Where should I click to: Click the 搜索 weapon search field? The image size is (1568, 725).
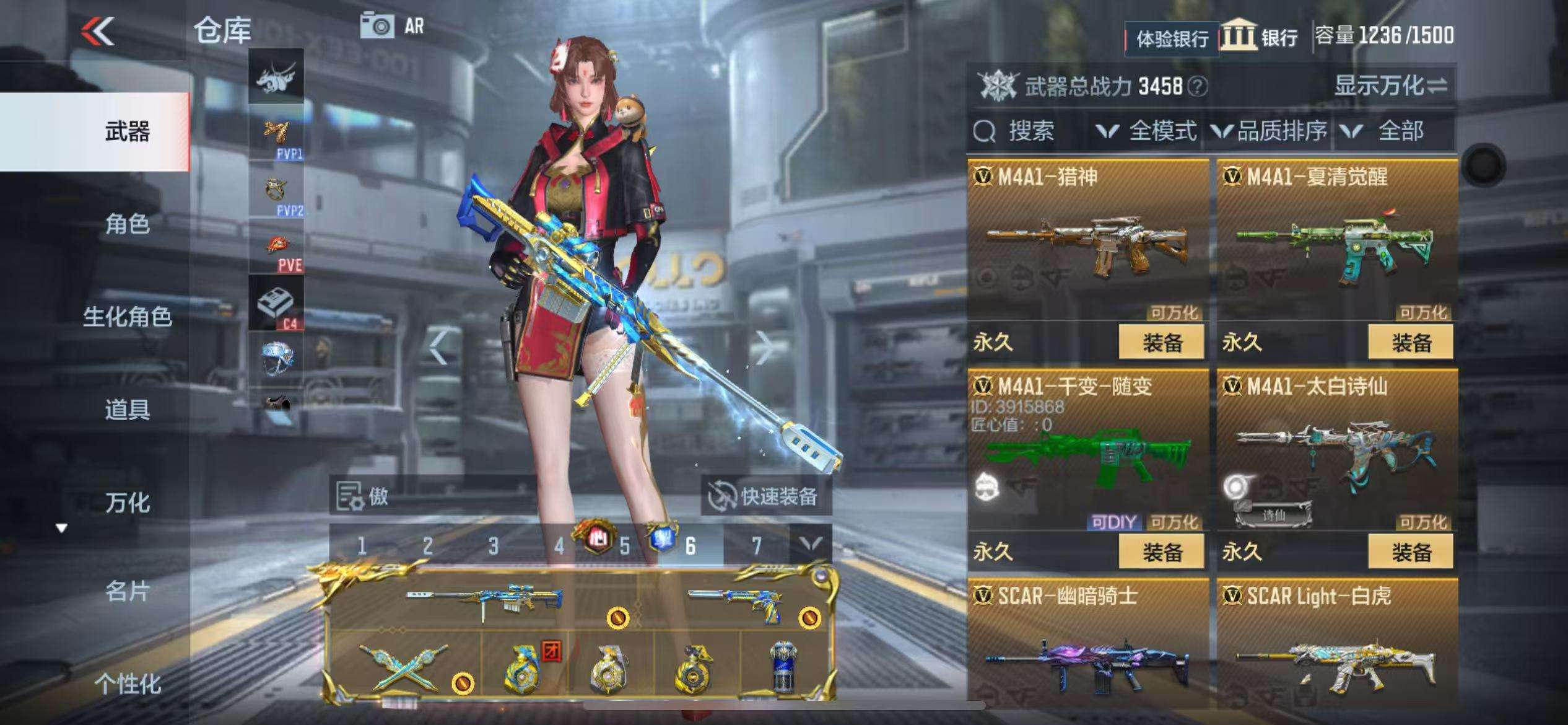(1028, 131)
